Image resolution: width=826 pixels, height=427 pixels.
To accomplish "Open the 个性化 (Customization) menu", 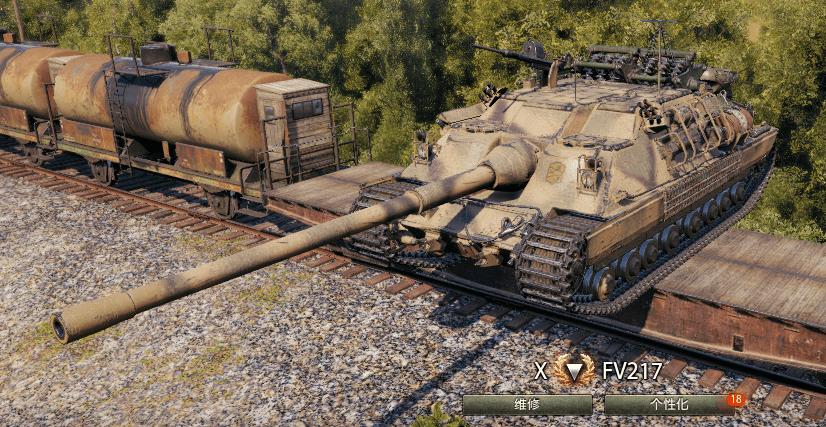I will (669, 405).
